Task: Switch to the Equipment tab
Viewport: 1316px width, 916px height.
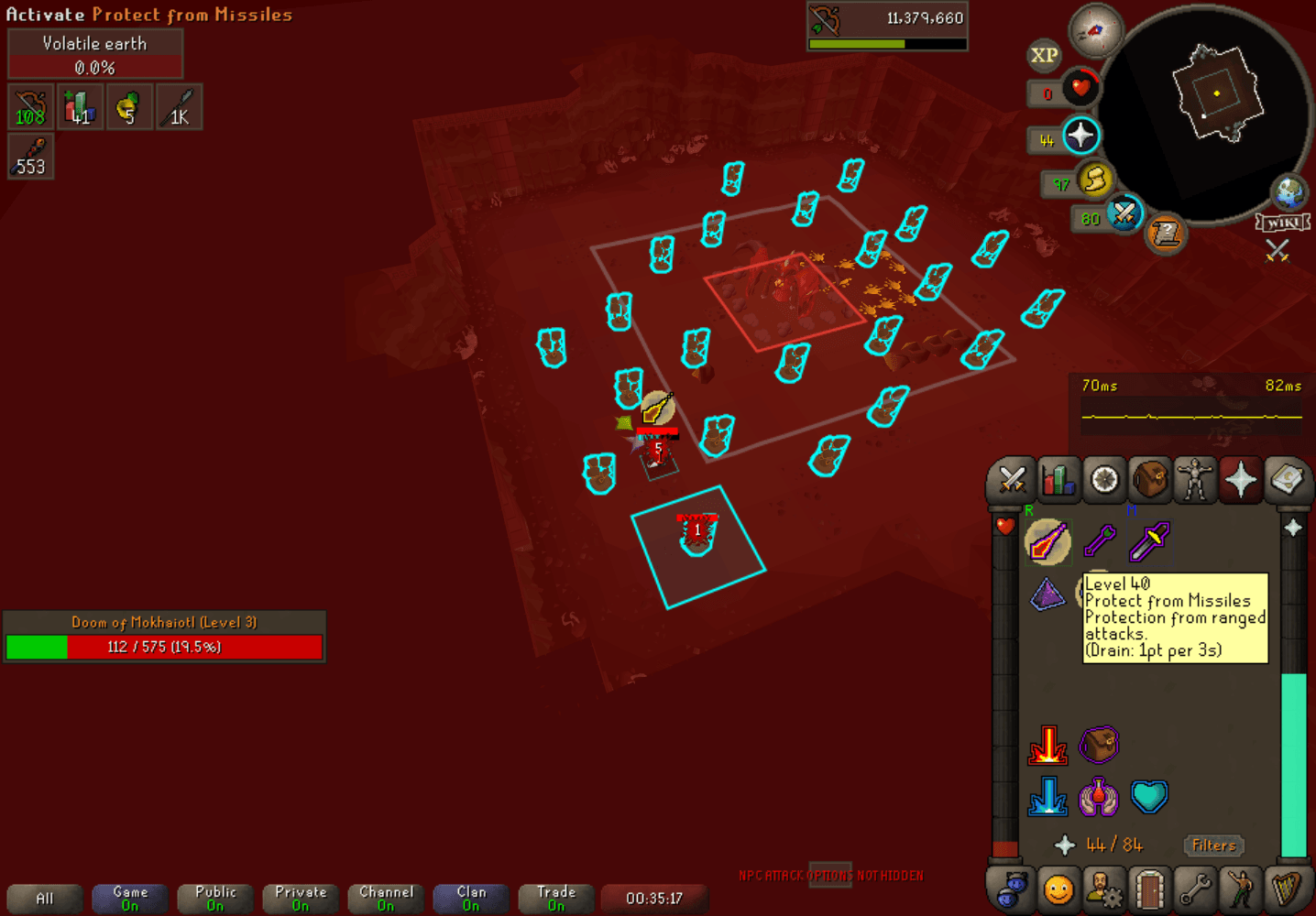Action: tap(1195, 479)
